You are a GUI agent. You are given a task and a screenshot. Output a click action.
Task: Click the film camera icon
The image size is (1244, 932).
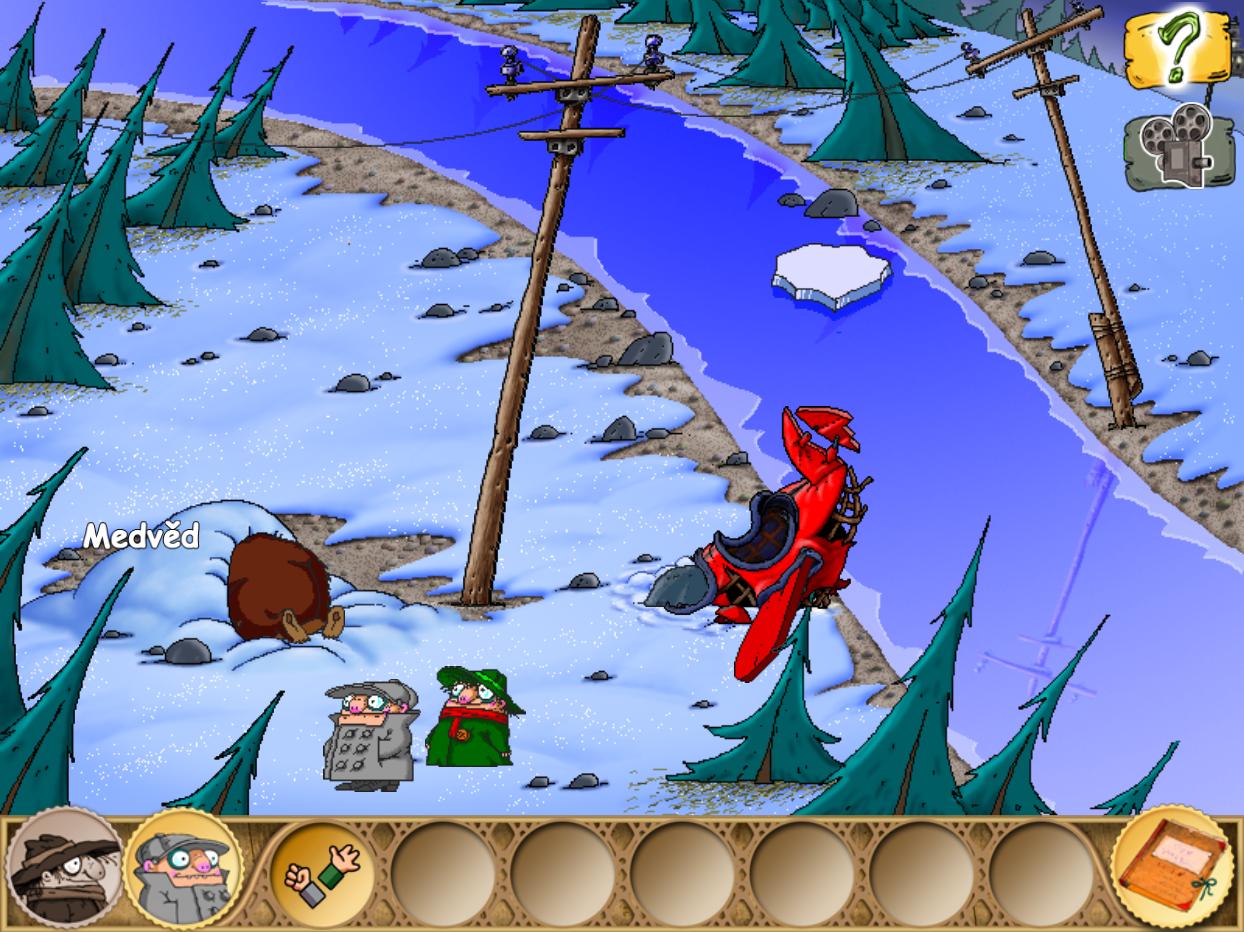click(x=1178, y=146)
